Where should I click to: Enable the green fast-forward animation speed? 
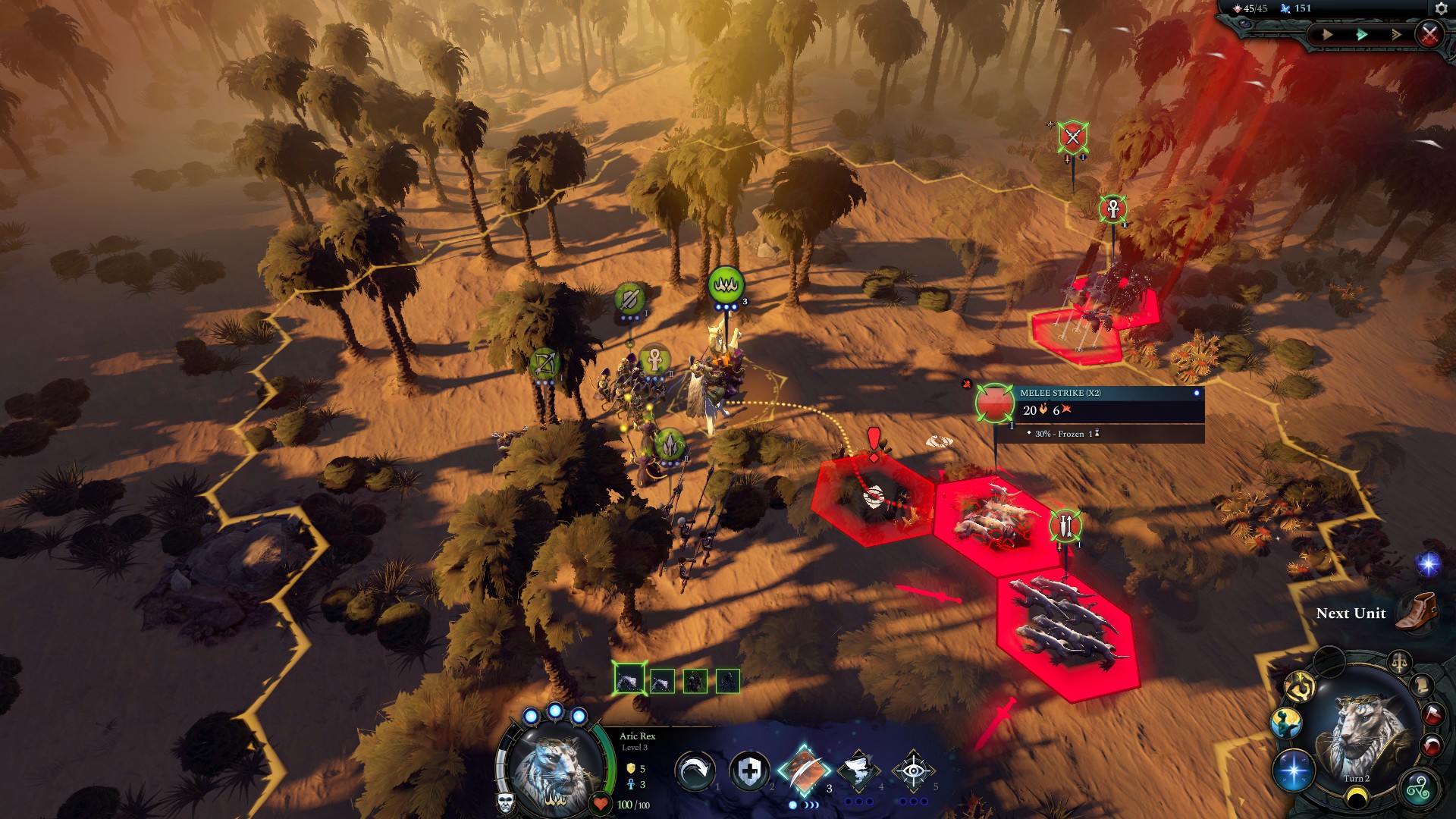(x=1360, y=33)
